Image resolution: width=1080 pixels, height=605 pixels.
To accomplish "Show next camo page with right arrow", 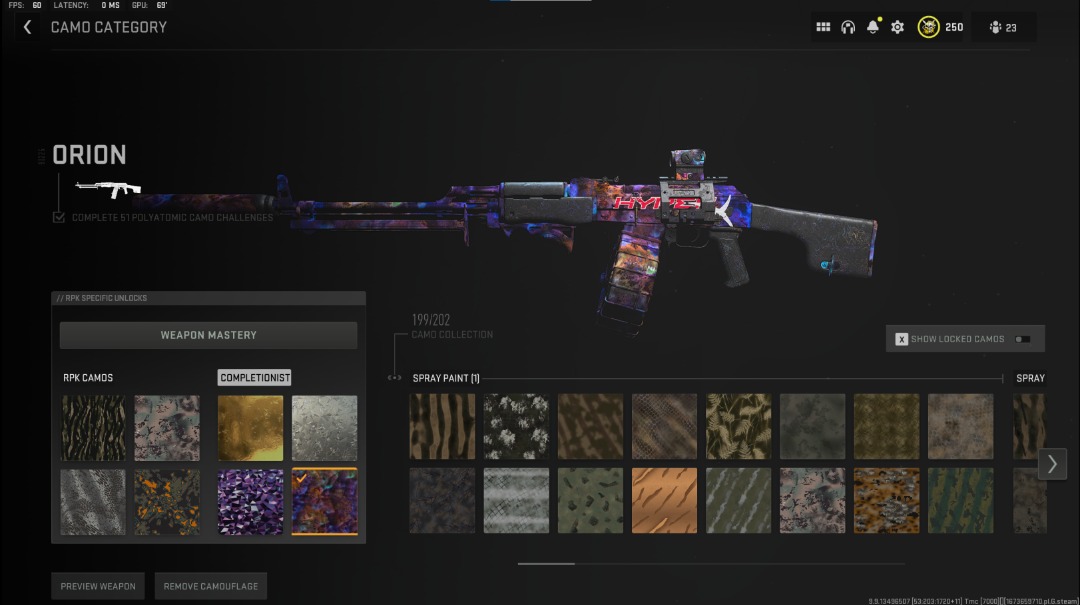I will [1051, 464].
